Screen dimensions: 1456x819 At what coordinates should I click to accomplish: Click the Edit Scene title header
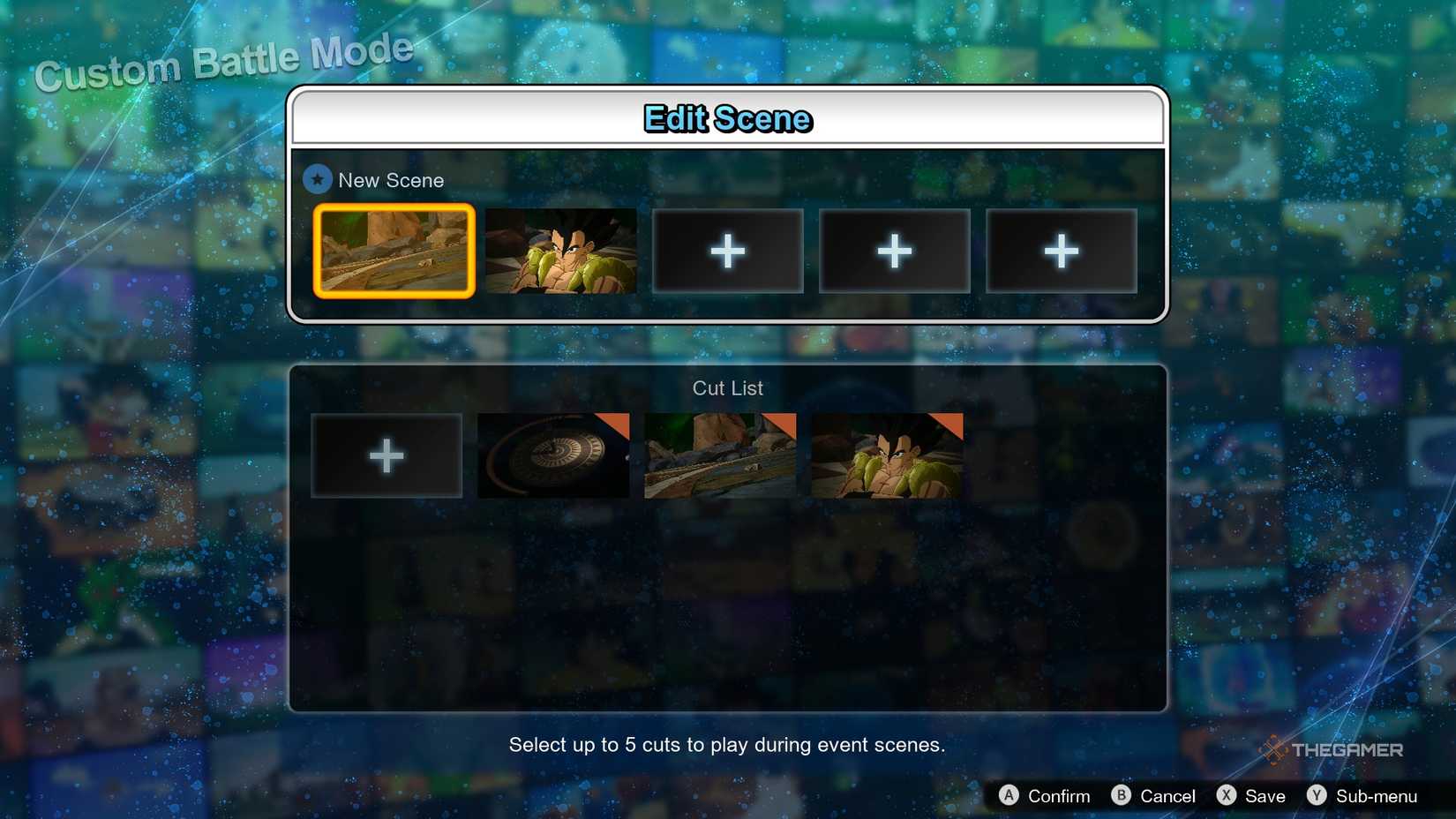(727, 117)
